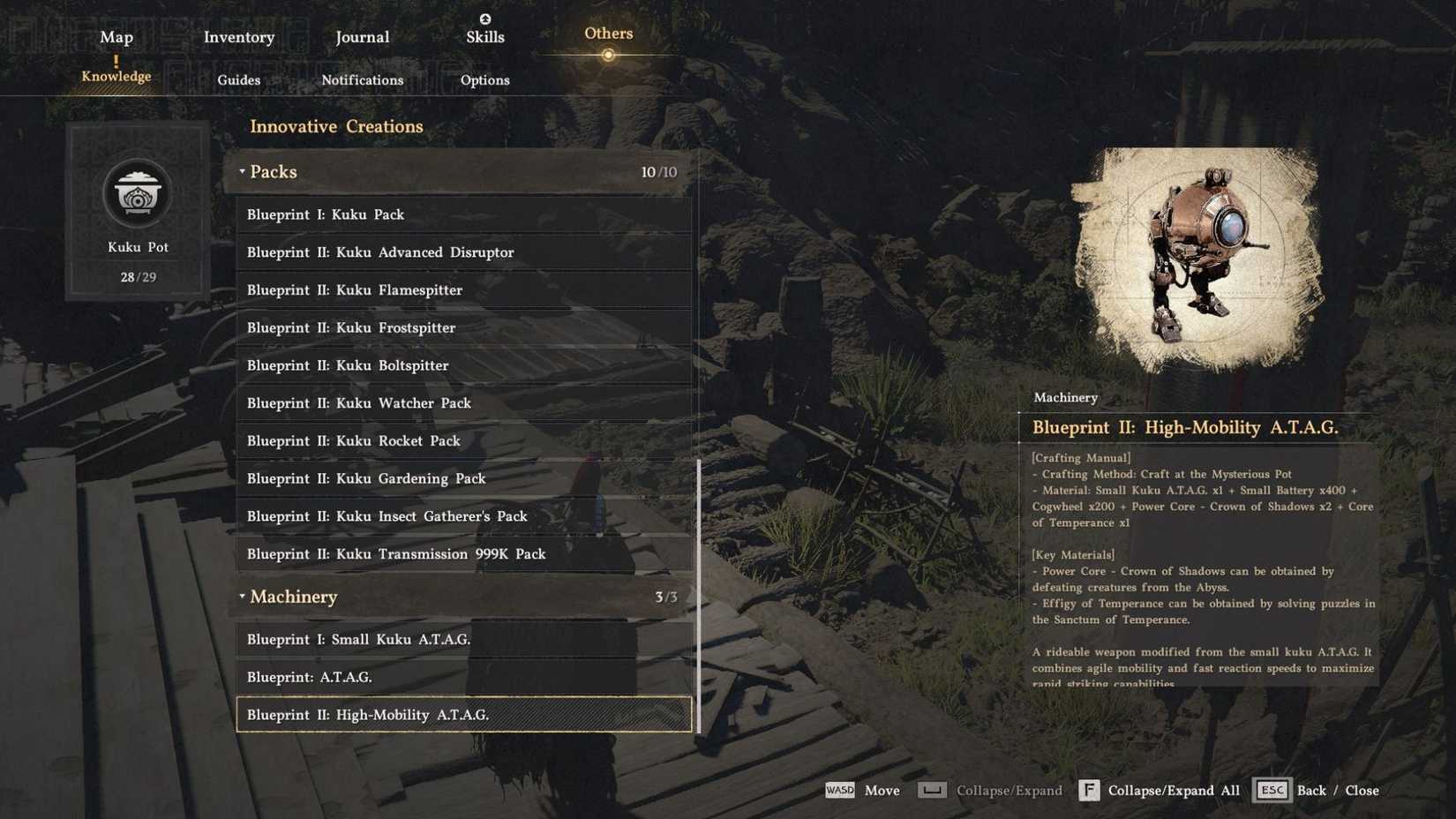Image resolution: width=1456 pixels, height=819 pixels.
Task: Select Blueprint II: Kuku Watcher Pack
Action: point(463,402)
